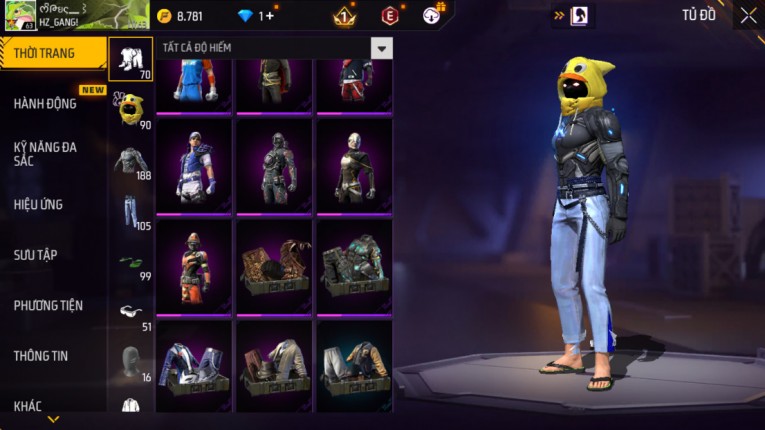Open the Khác category

pyautogui.click(x=28, y=406)
